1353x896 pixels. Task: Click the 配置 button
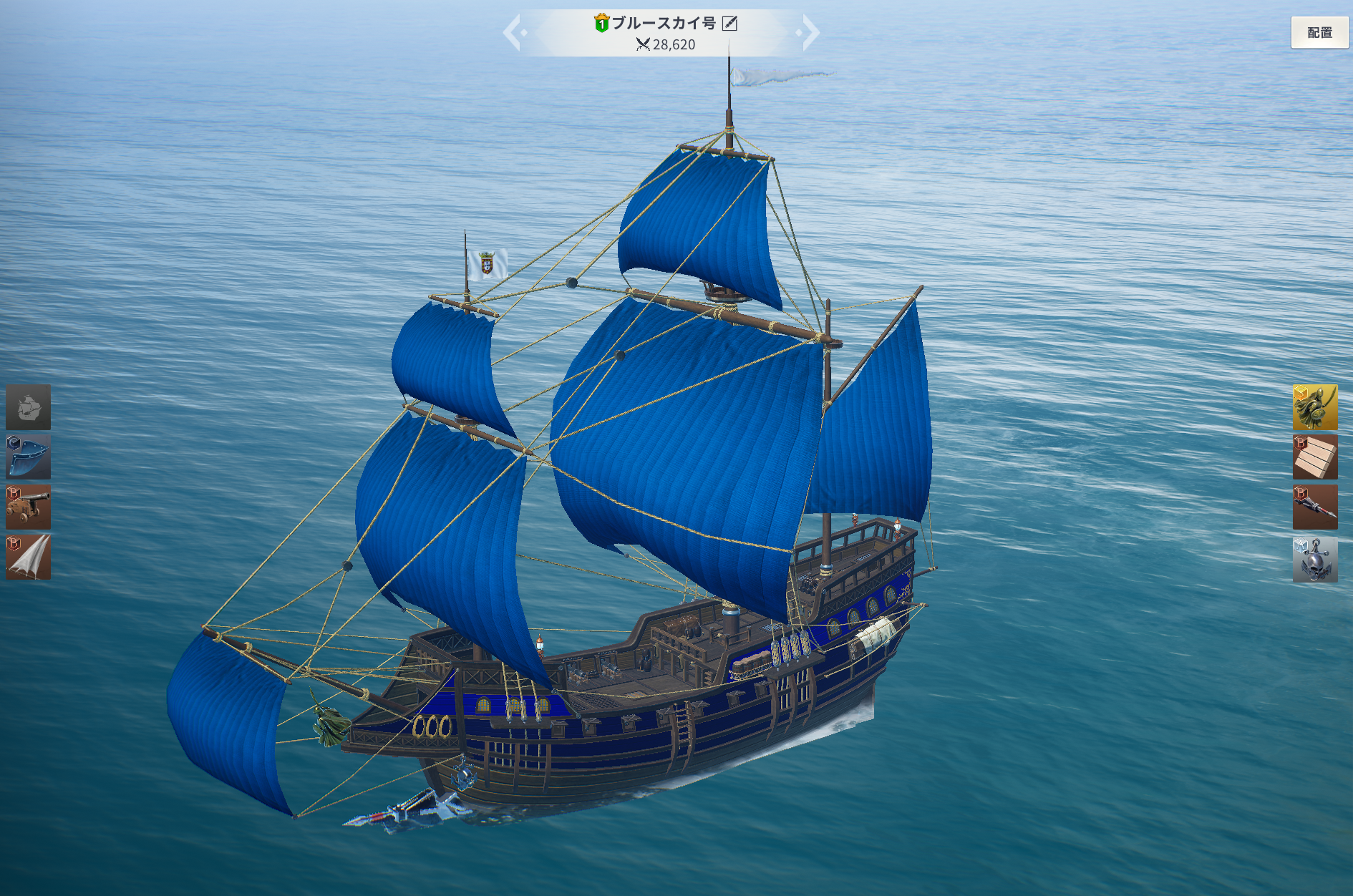(x=1319, y=33)
